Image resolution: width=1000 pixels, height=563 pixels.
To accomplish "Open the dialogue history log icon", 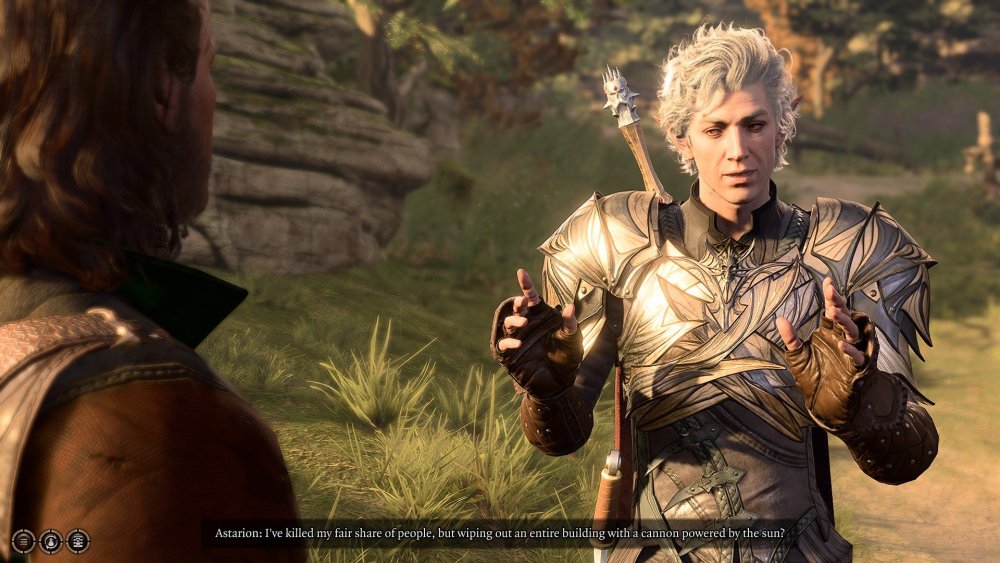I will pyautogui.click(x=23, y=541).
